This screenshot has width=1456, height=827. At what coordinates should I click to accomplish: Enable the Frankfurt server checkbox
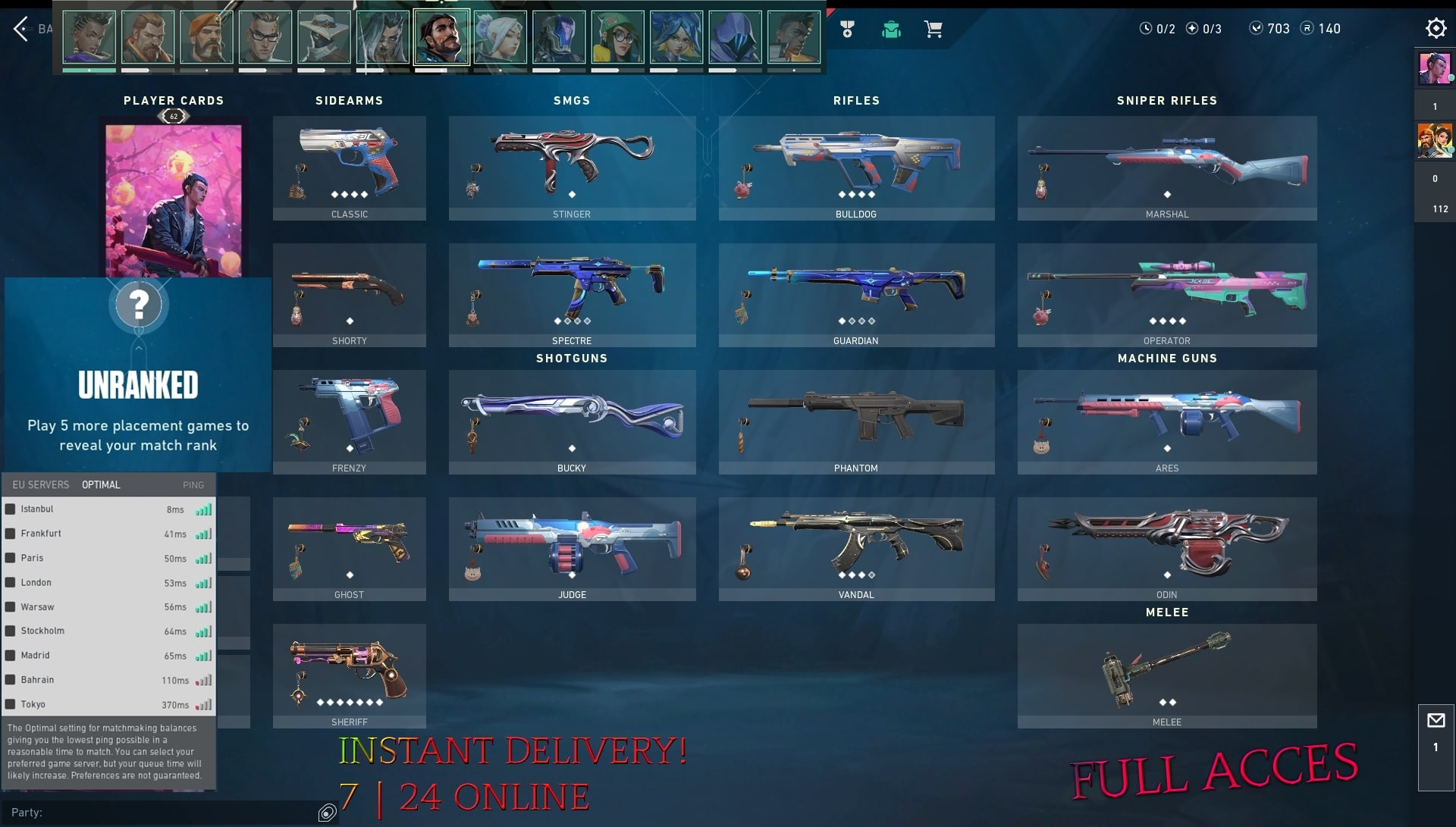click(11, 533)
